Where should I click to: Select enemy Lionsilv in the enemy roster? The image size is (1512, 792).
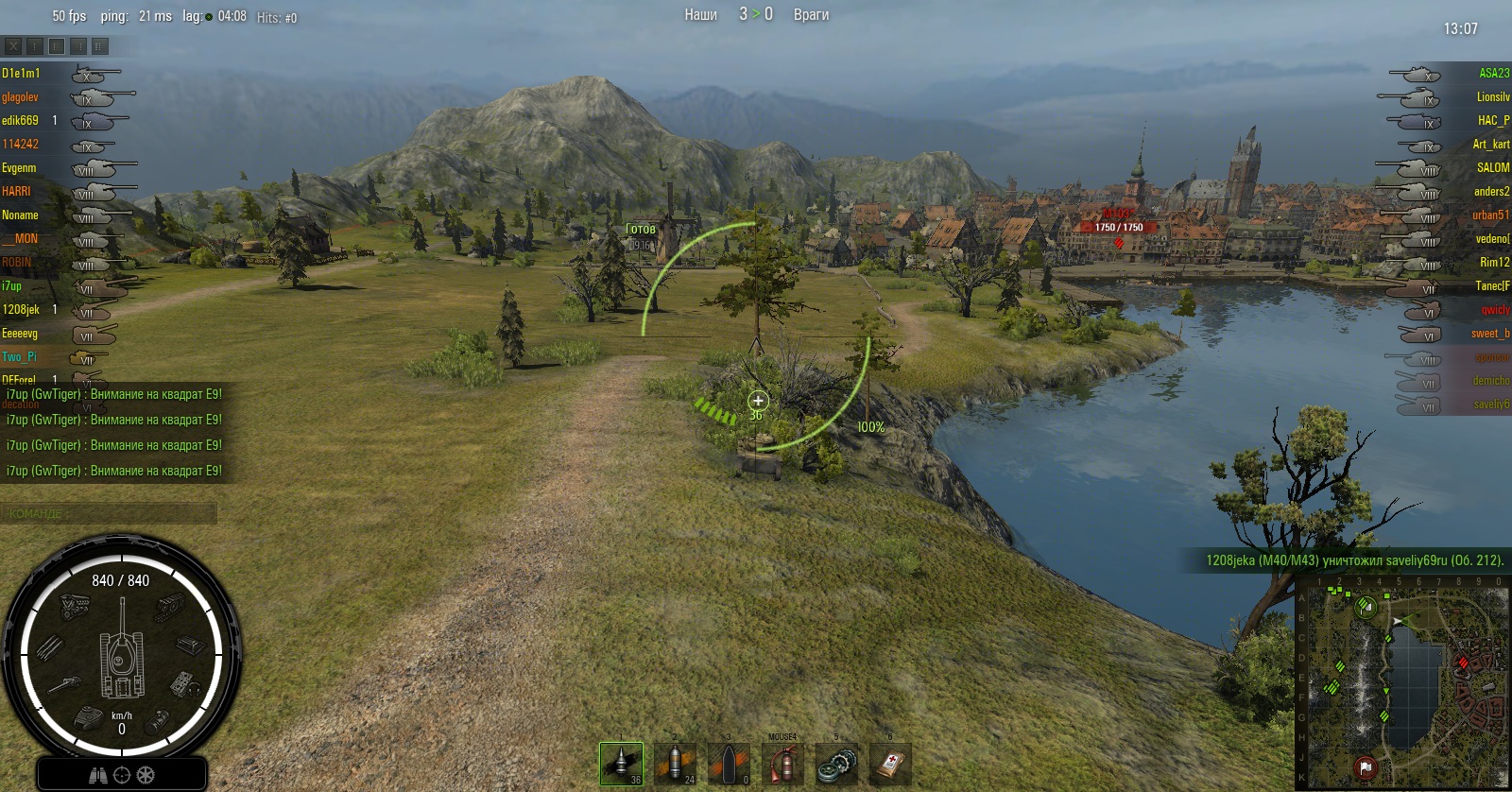pyautogui.click(x=1492, y=97)
